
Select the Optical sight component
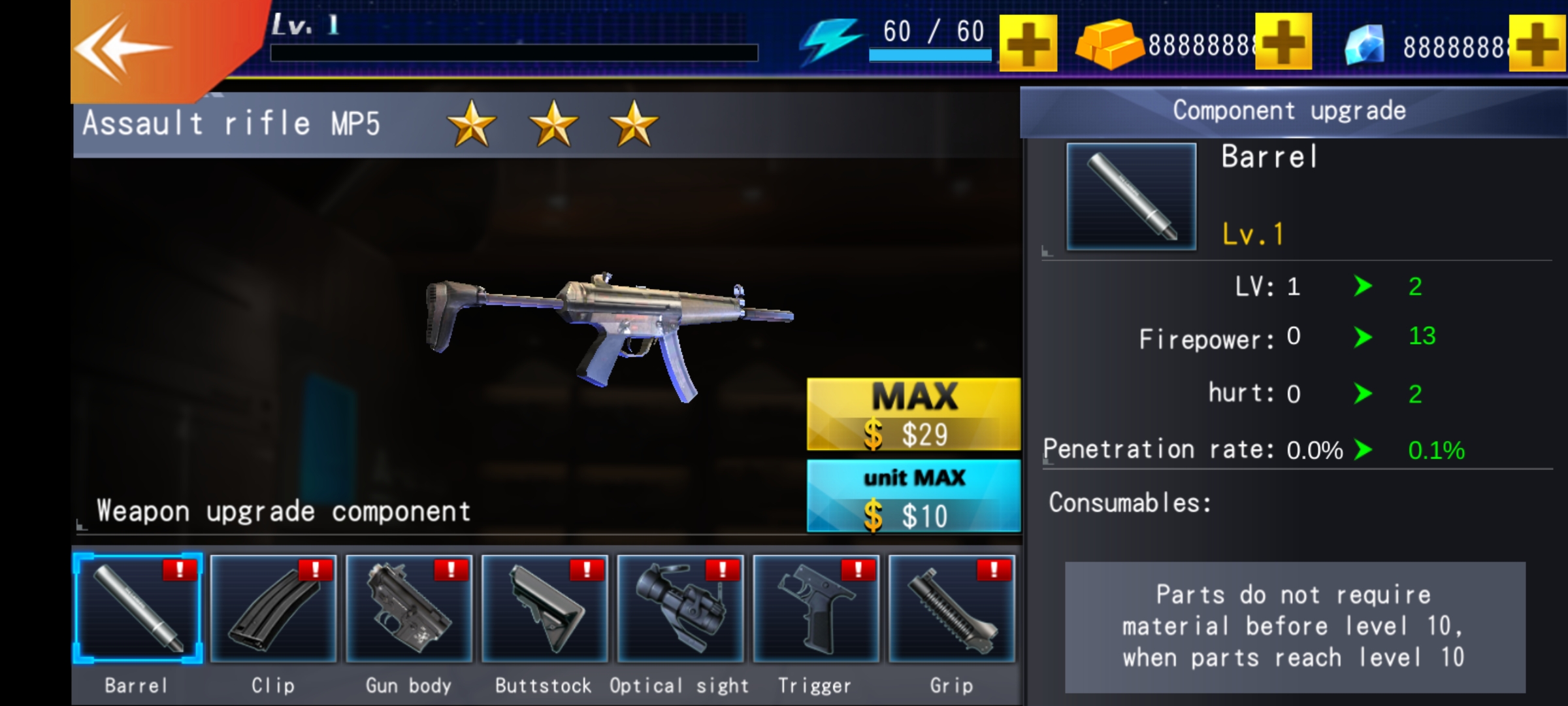[680, 609]
